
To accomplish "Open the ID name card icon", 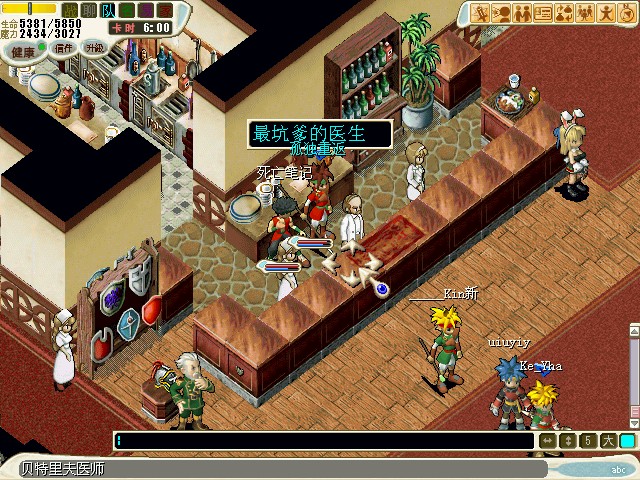I will (x=544, y=13).
